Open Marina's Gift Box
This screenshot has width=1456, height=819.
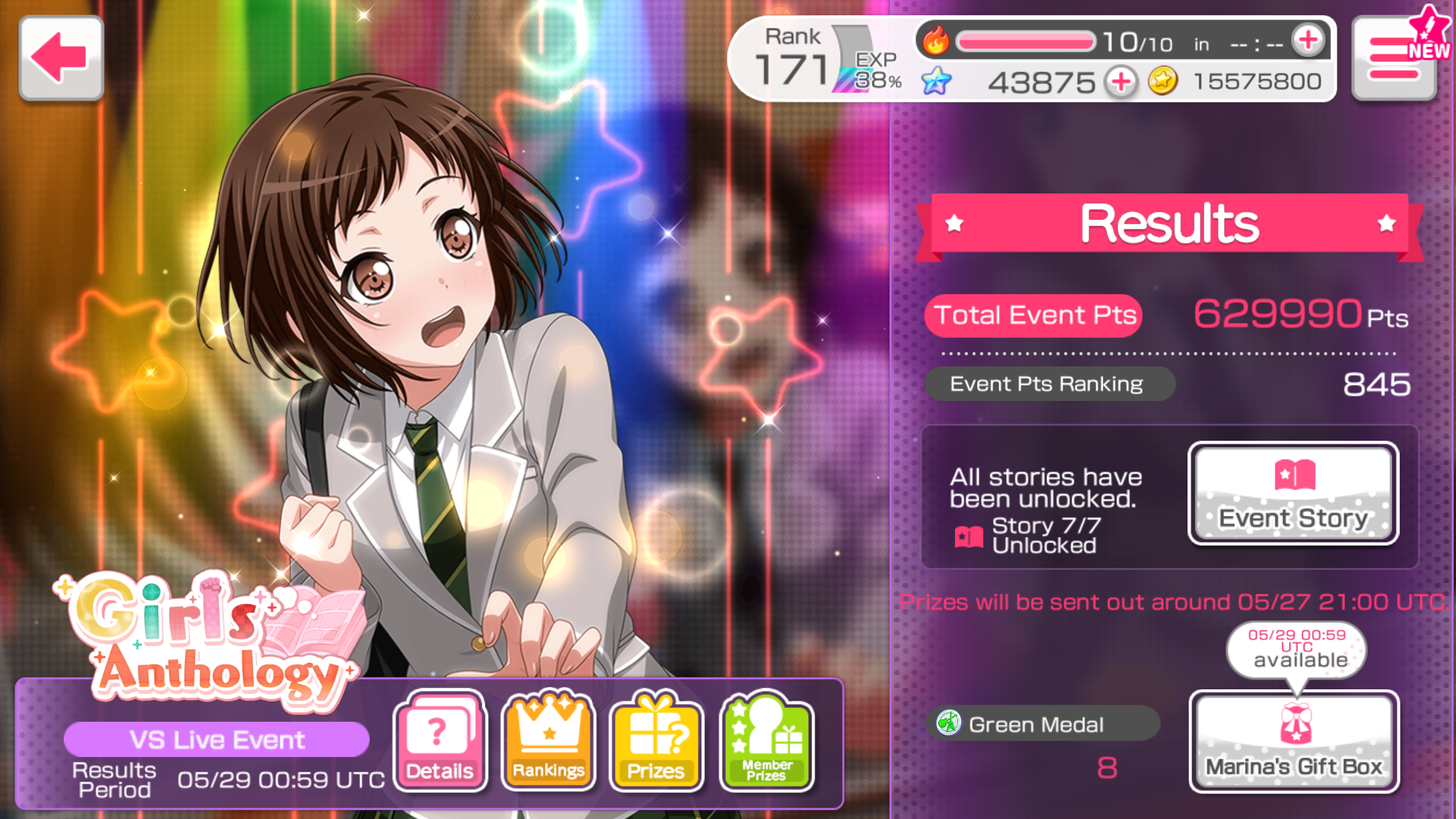coord(1293,741)
